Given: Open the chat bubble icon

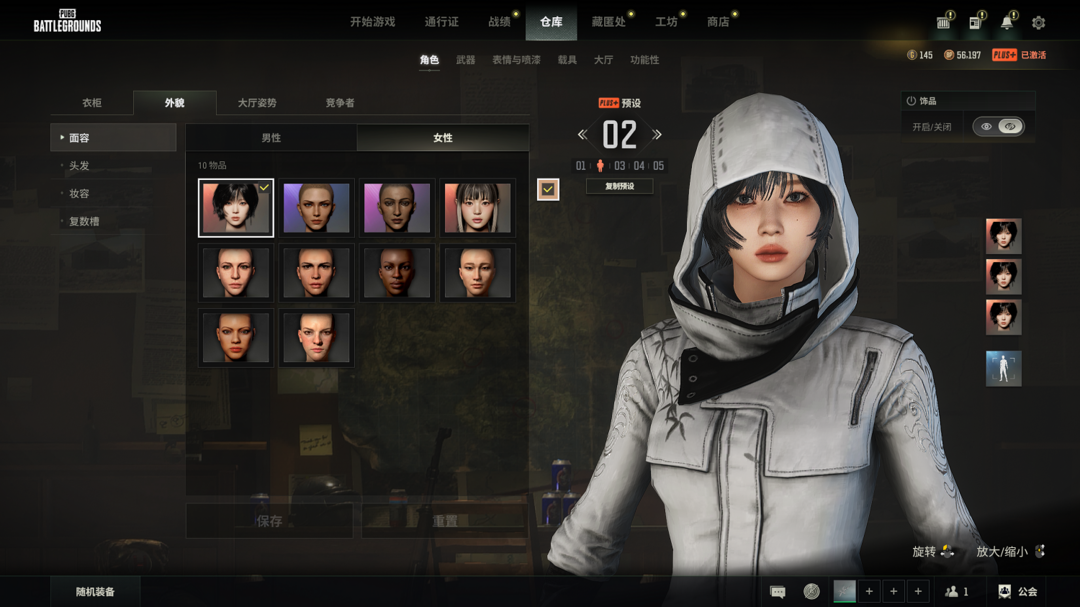Looking at the screenshot, I should pos(778,592).
